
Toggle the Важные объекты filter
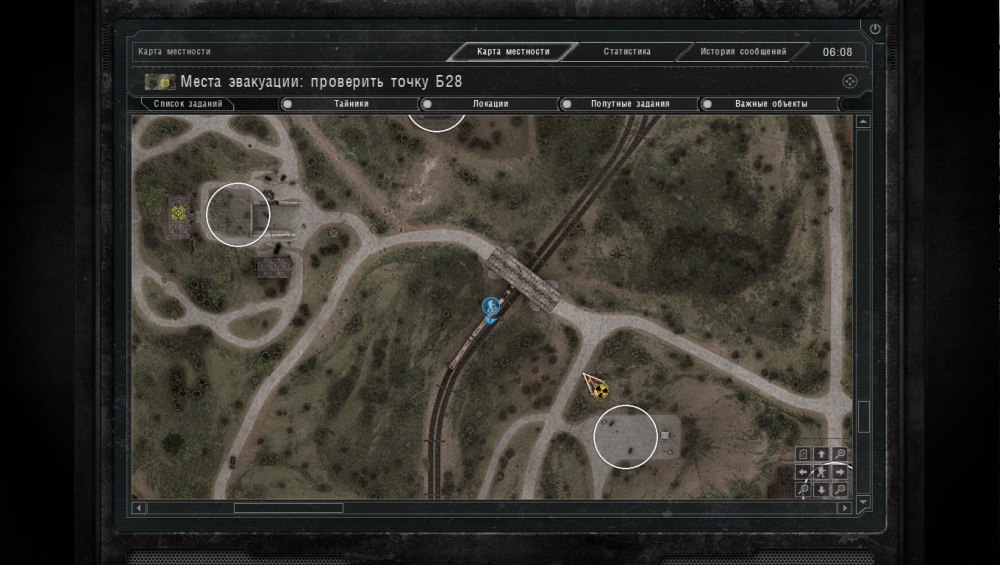pyautogui.click(x=706, y=103)
